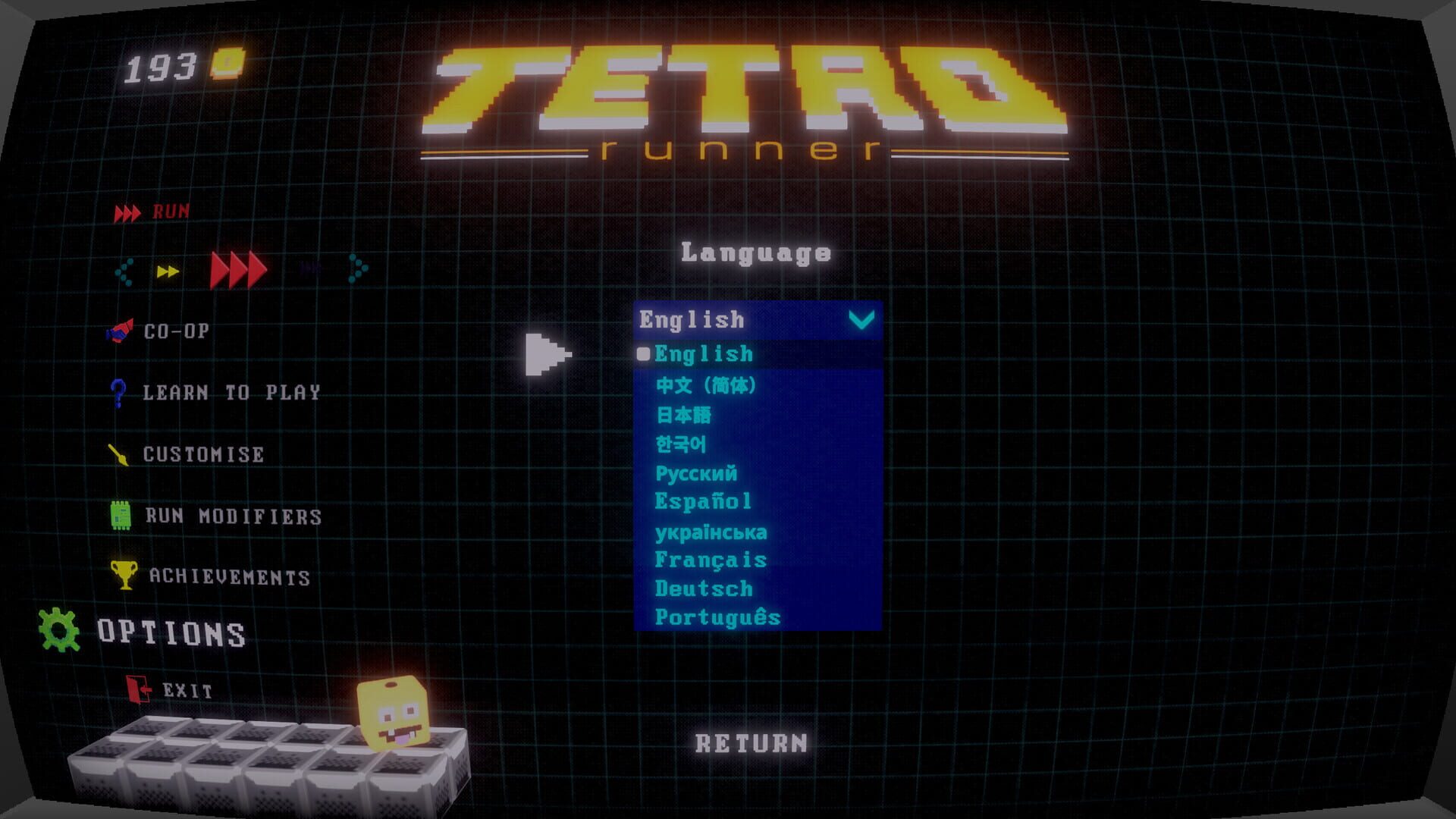Screen dimensions: 1456x819
Task: Click the green chip Run Modifiers icon
Action: 120,516
